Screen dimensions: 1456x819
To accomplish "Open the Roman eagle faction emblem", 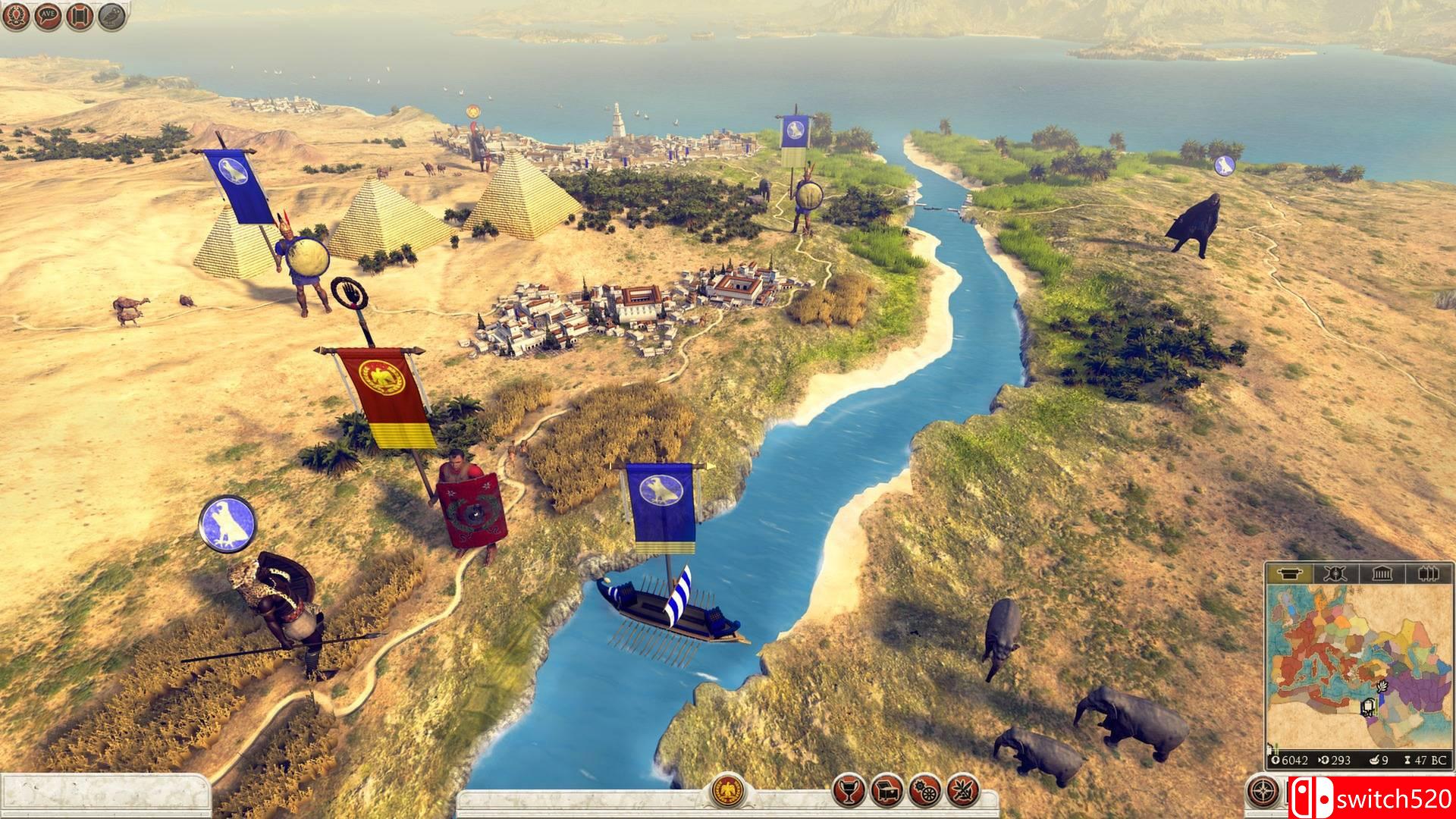I will 727,792.
